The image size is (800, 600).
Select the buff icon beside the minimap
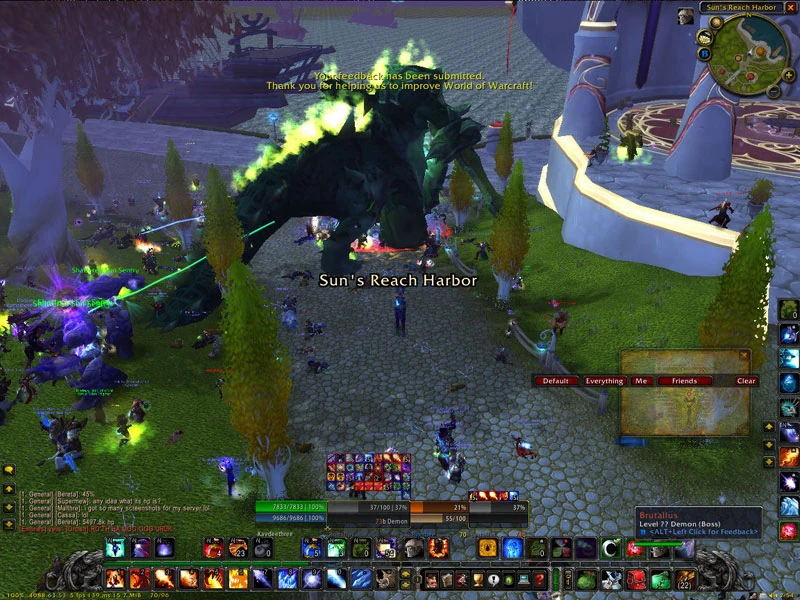[x=685, y=16]
